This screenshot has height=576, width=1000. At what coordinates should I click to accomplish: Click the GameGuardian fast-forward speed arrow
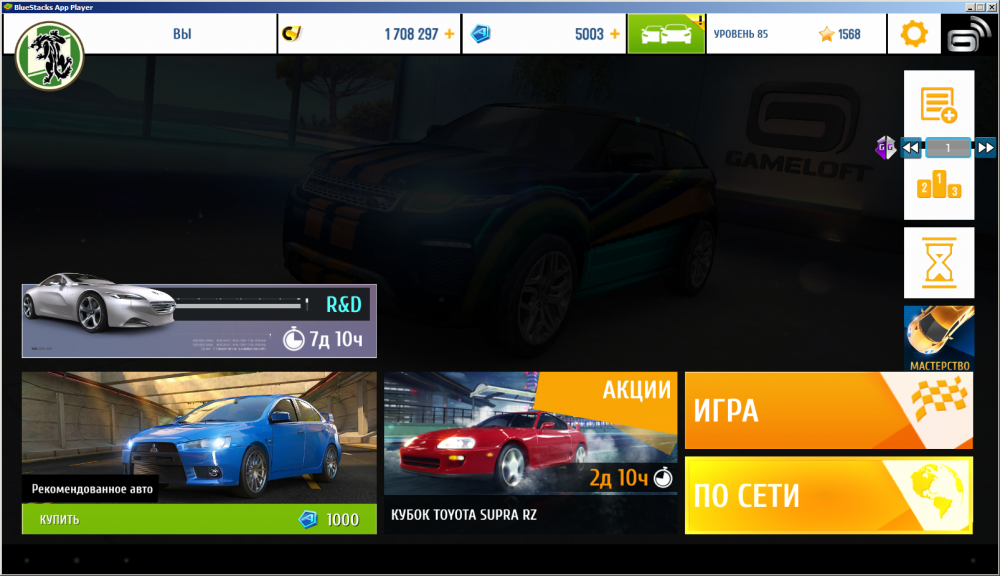click(x=985, y=148)
